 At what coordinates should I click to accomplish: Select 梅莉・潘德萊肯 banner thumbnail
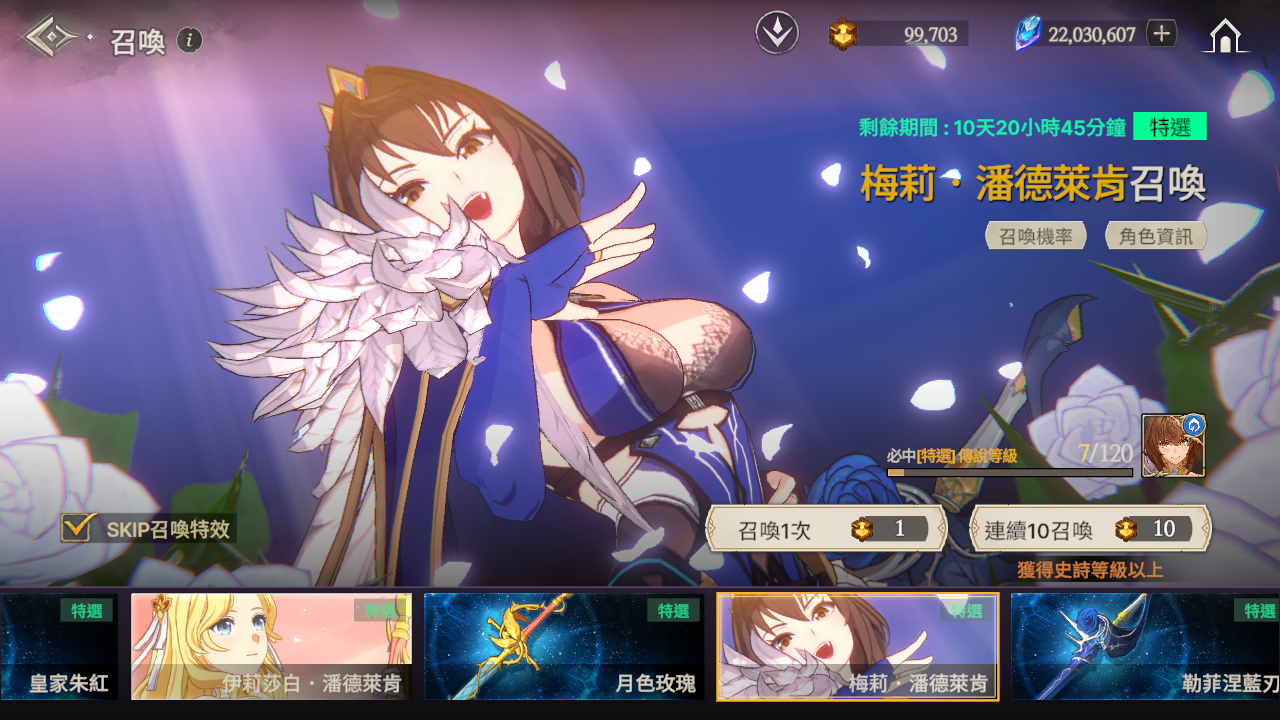coord(857,646)
